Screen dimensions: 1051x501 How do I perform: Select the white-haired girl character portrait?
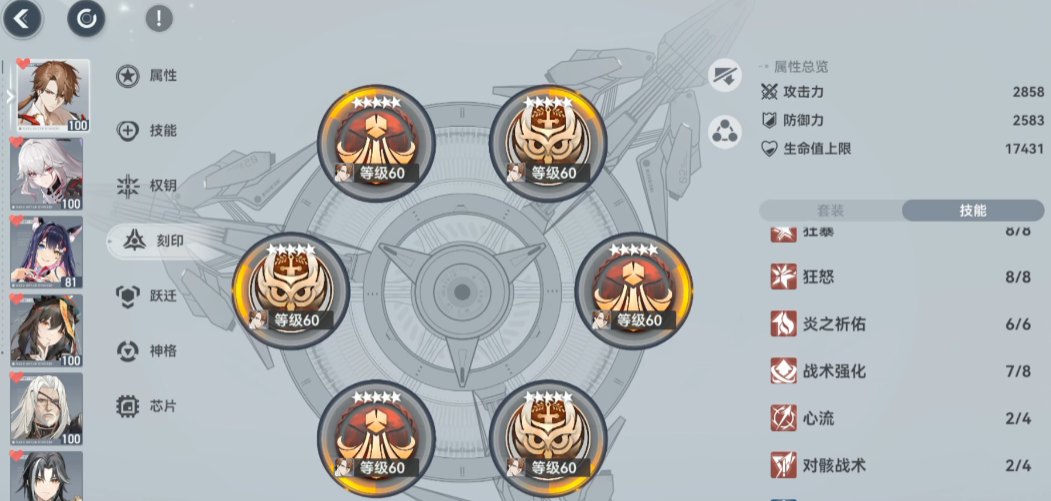[x=47, y=173]
